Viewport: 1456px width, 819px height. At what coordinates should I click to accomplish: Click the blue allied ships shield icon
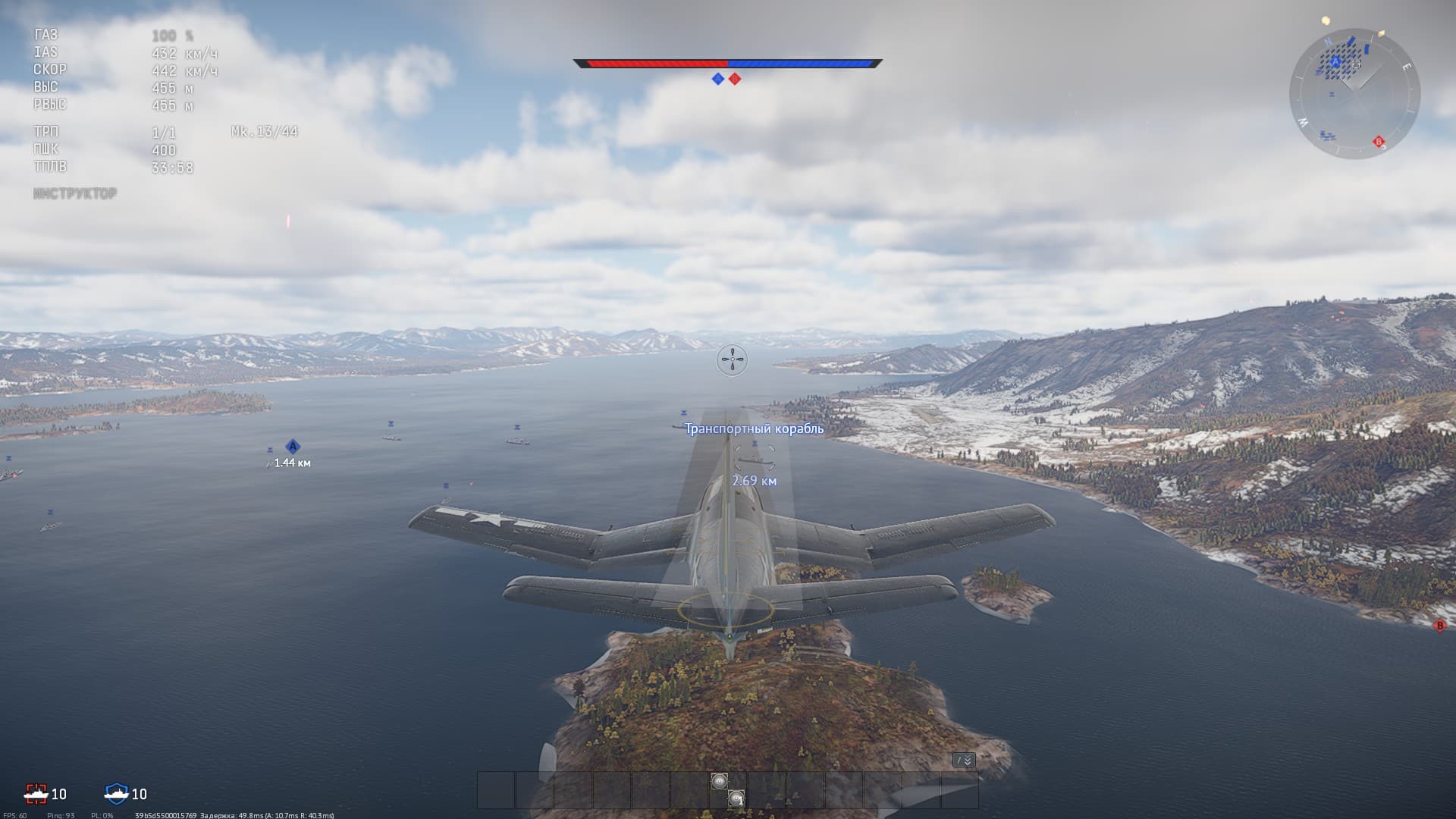(116, 793)
